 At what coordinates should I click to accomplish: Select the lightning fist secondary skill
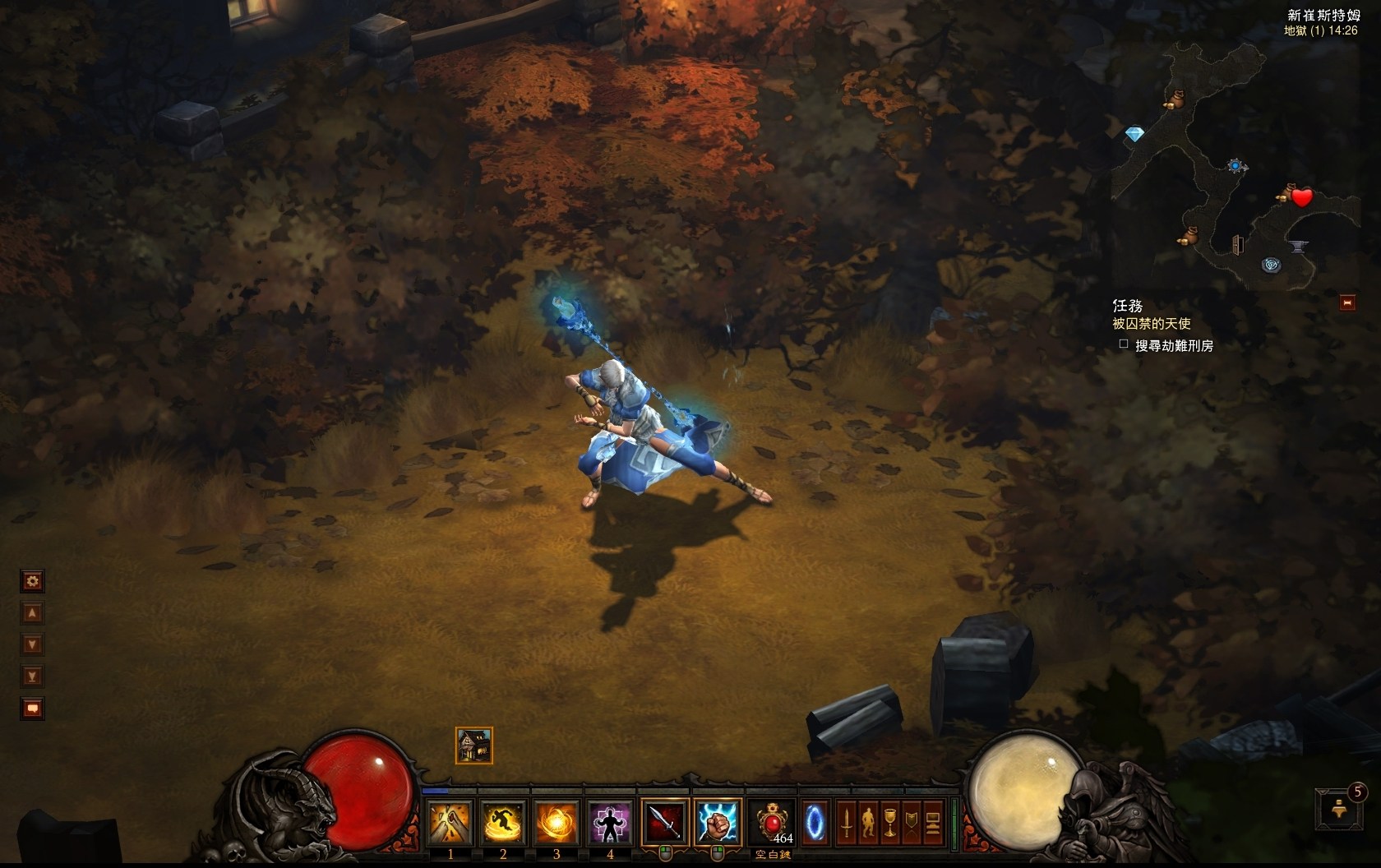718,822
